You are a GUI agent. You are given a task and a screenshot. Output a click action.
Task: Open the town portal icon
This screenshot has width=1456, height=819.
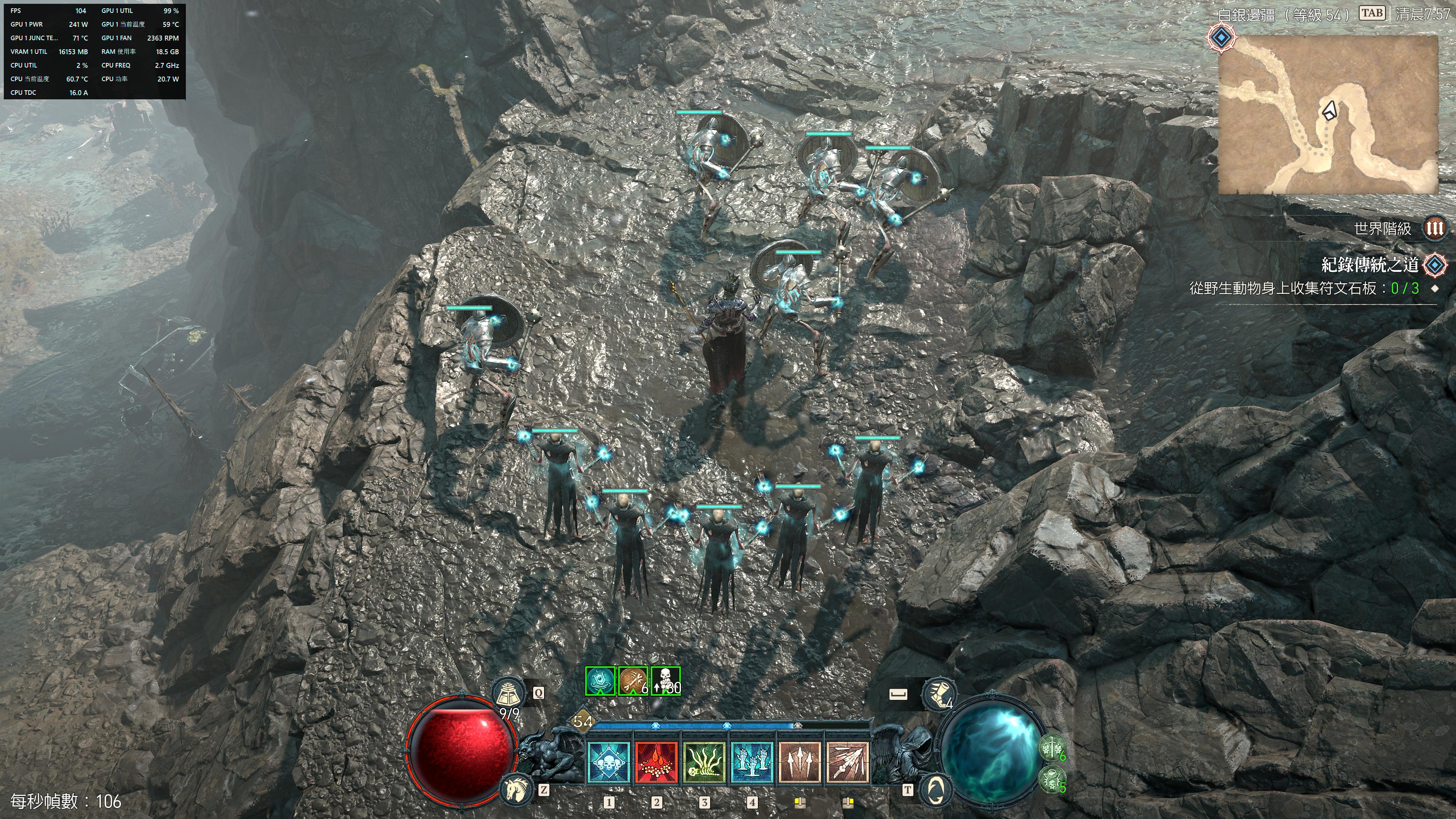pos(937,789)
